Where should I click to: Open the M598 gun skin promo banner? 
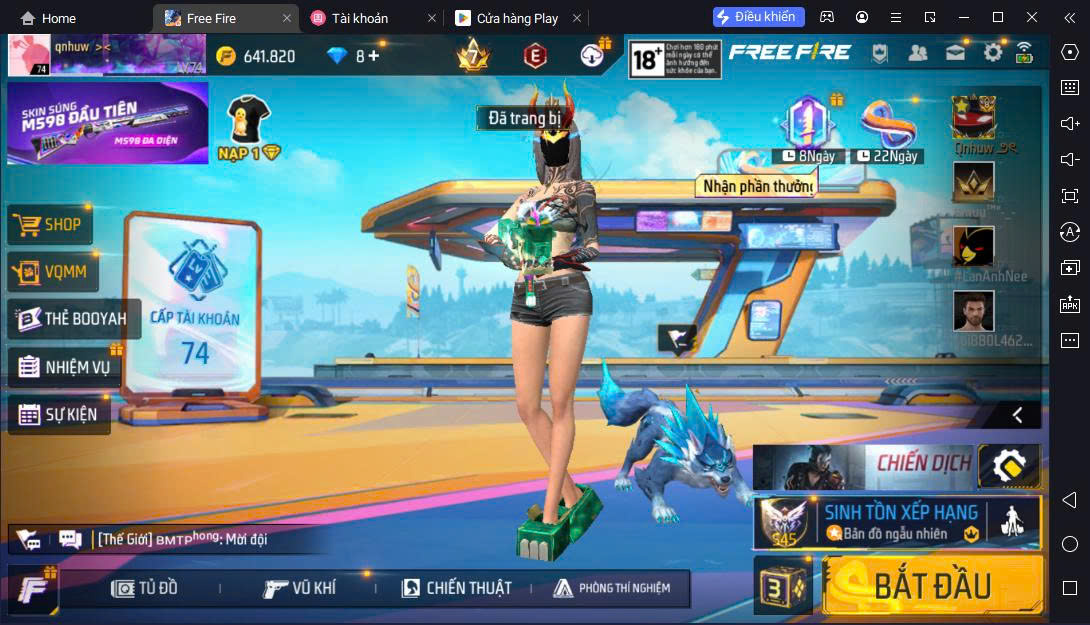pos(107,123)
